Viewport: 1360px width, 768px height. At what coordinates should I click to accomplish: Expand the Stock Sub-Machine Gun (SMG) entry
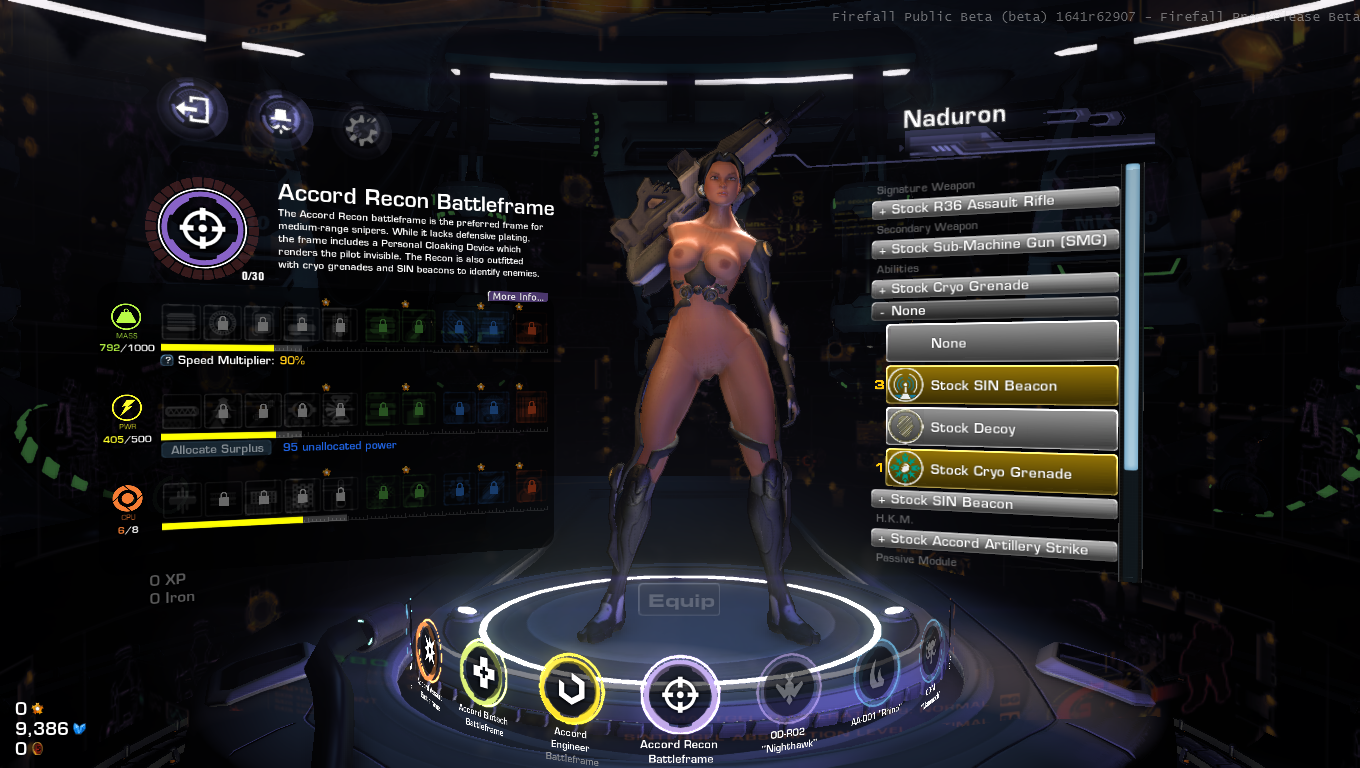pos(995,245)
